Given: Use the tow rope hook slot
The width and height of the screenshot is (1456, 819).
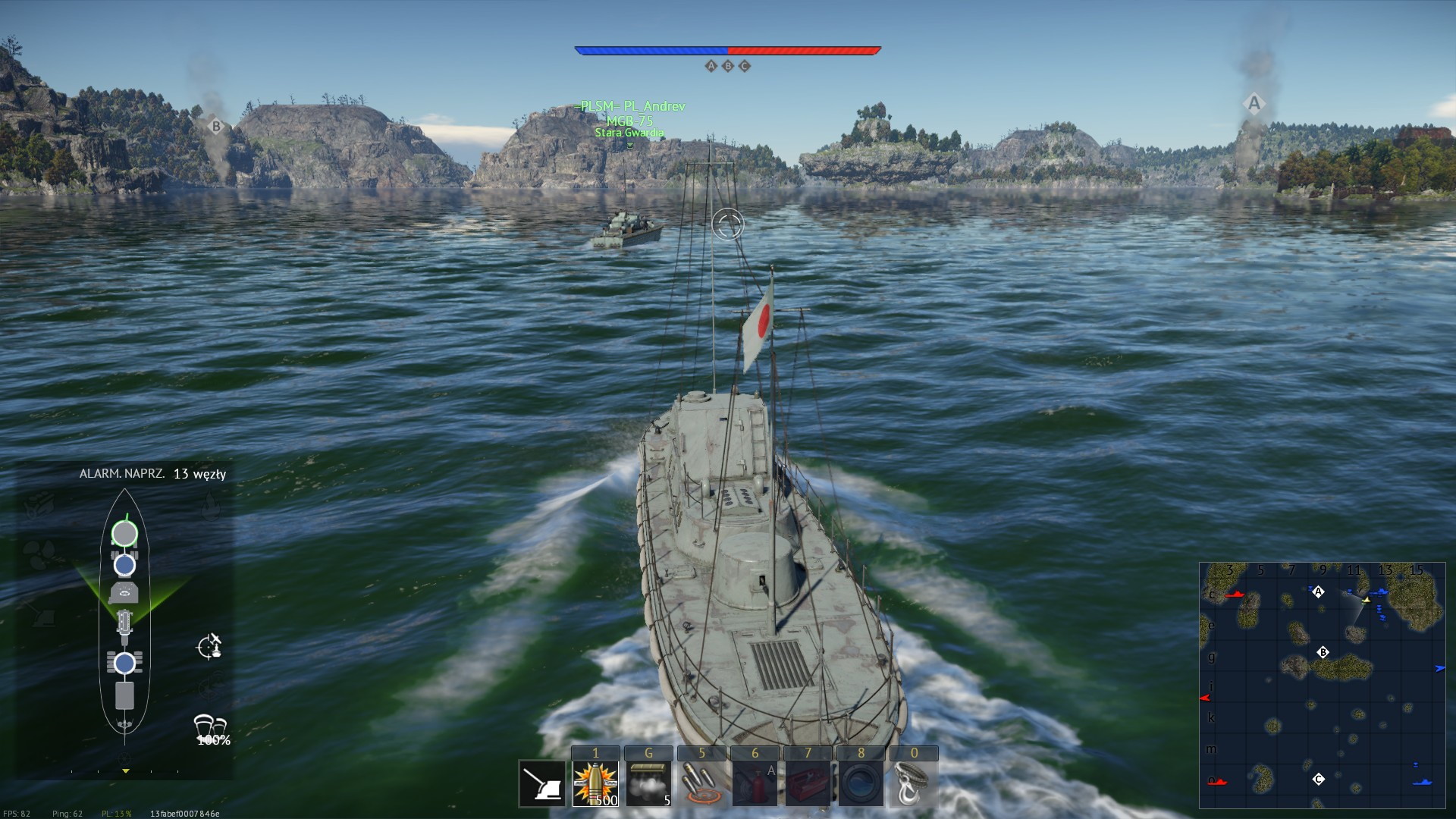Looking at the screenshot, I should click(913, 784).
